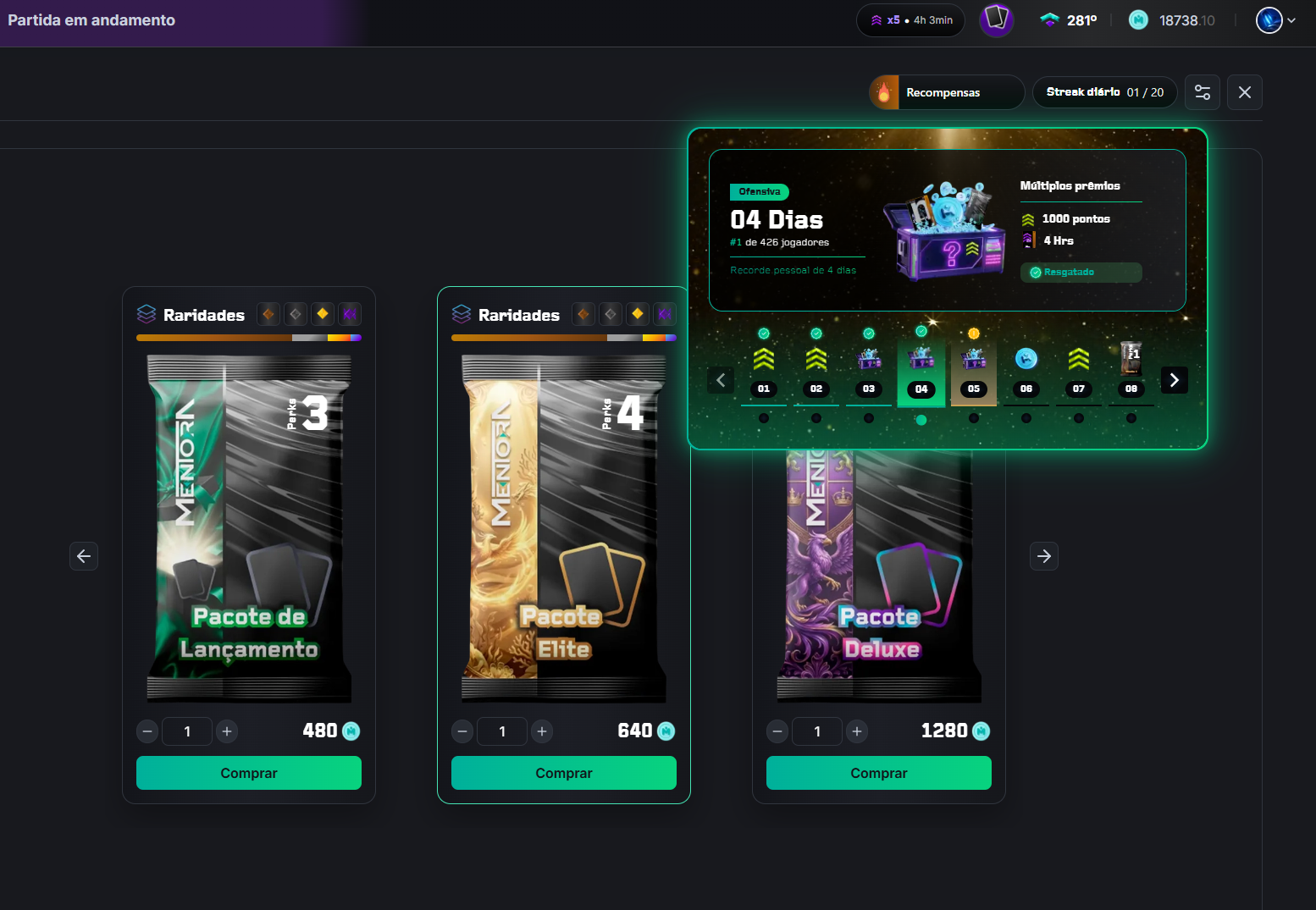Expand next streak rewards with right chevron

pos(1174,380)
